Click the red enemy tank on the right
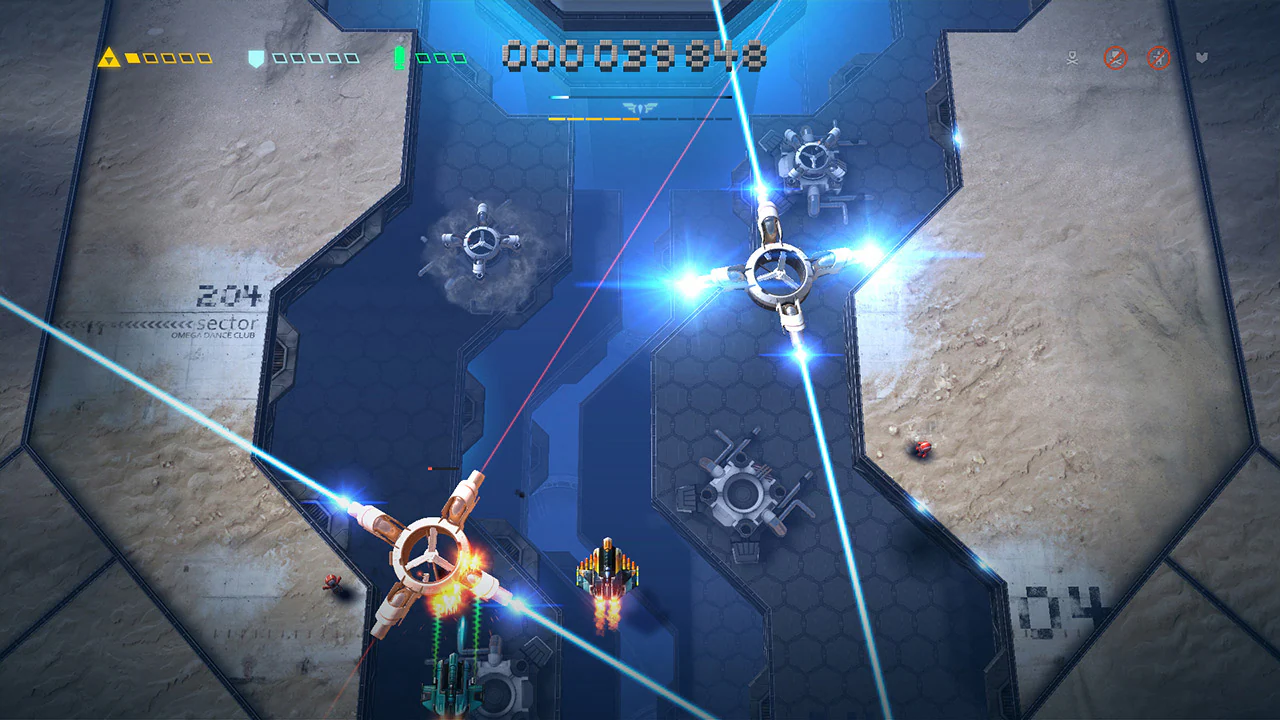The image size is (1280, 720). point(921,449)
